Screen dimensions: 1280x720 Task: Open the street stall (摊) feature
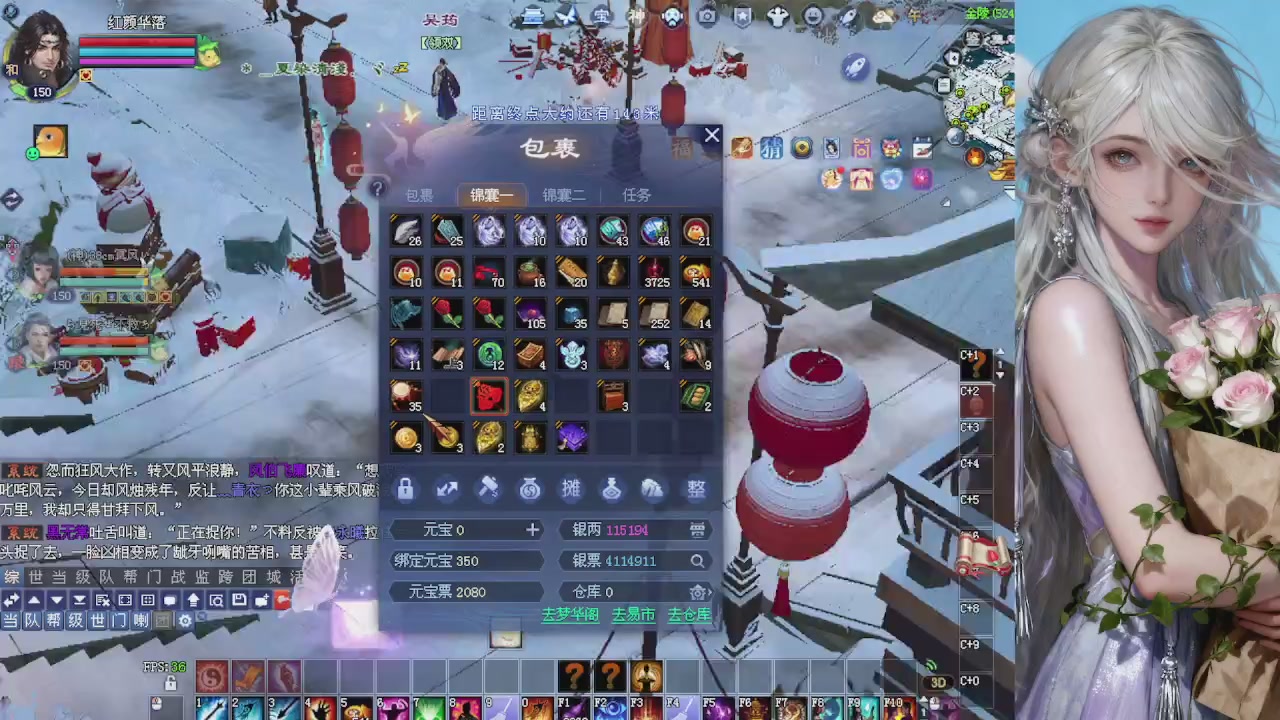point(571,488)
